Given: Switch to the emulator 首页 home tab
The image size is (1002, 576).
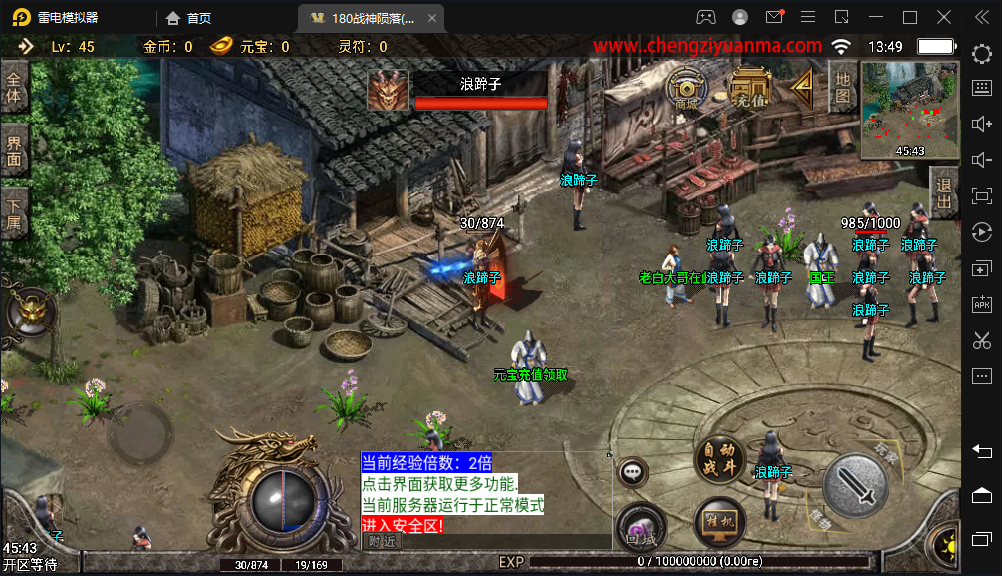Looking at the screenshot, I should coord(189,18).
